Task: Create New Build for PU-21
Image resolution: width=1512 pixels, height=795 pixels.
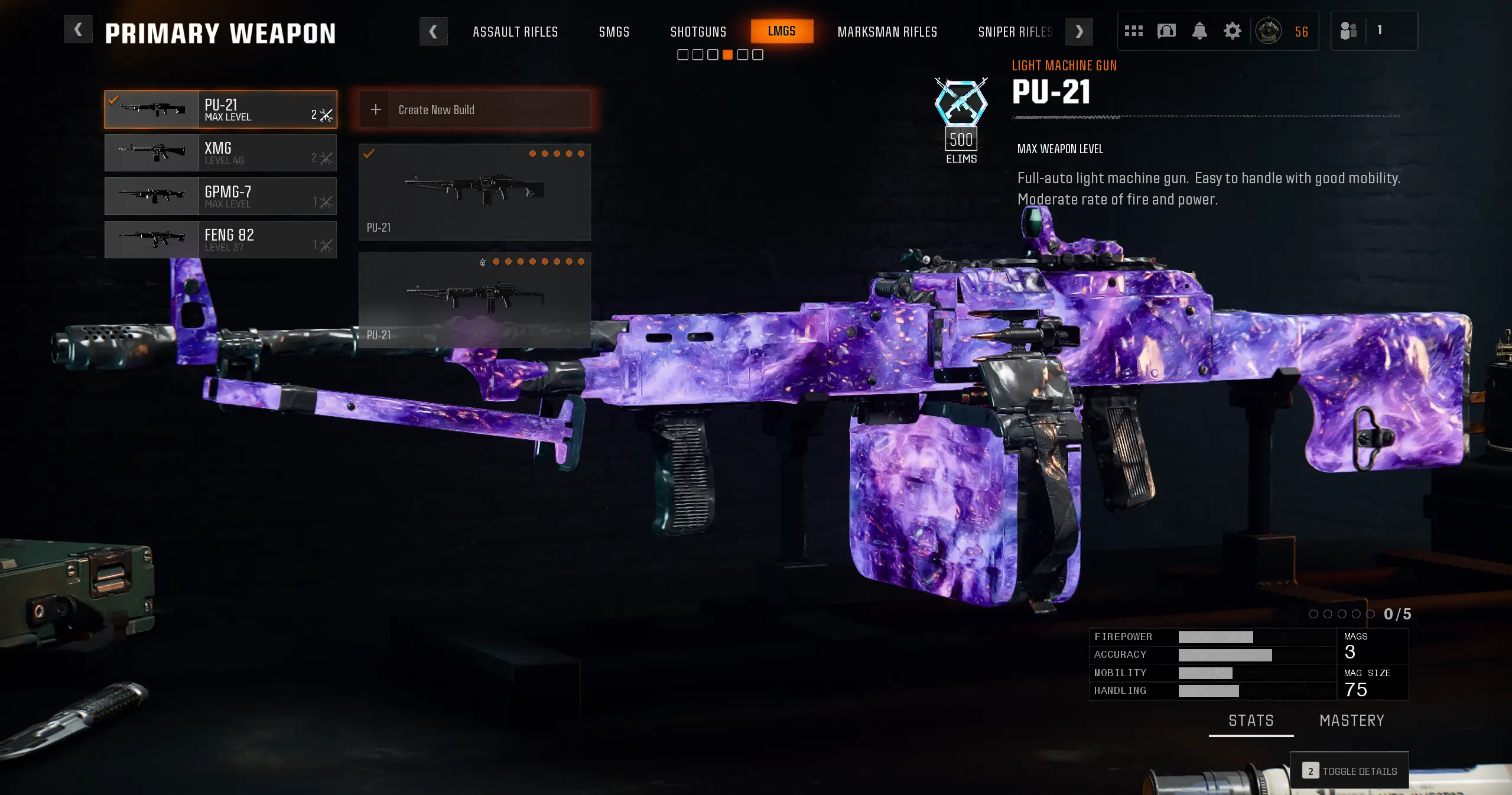Action: coord(474,109)
